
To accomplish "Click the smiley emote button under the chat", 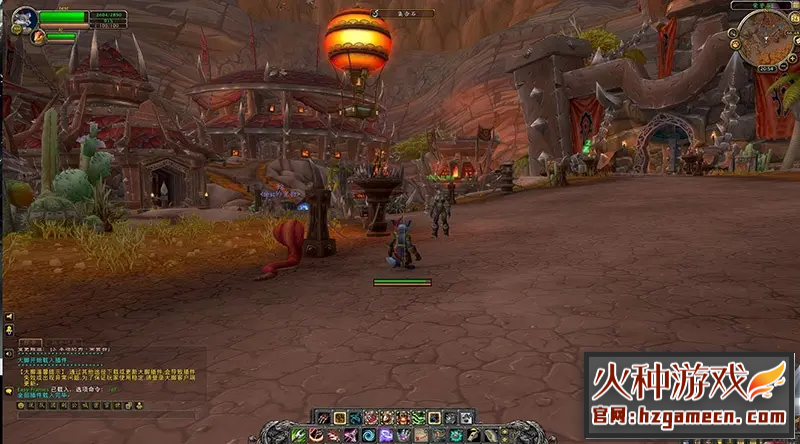I will 21,405.
